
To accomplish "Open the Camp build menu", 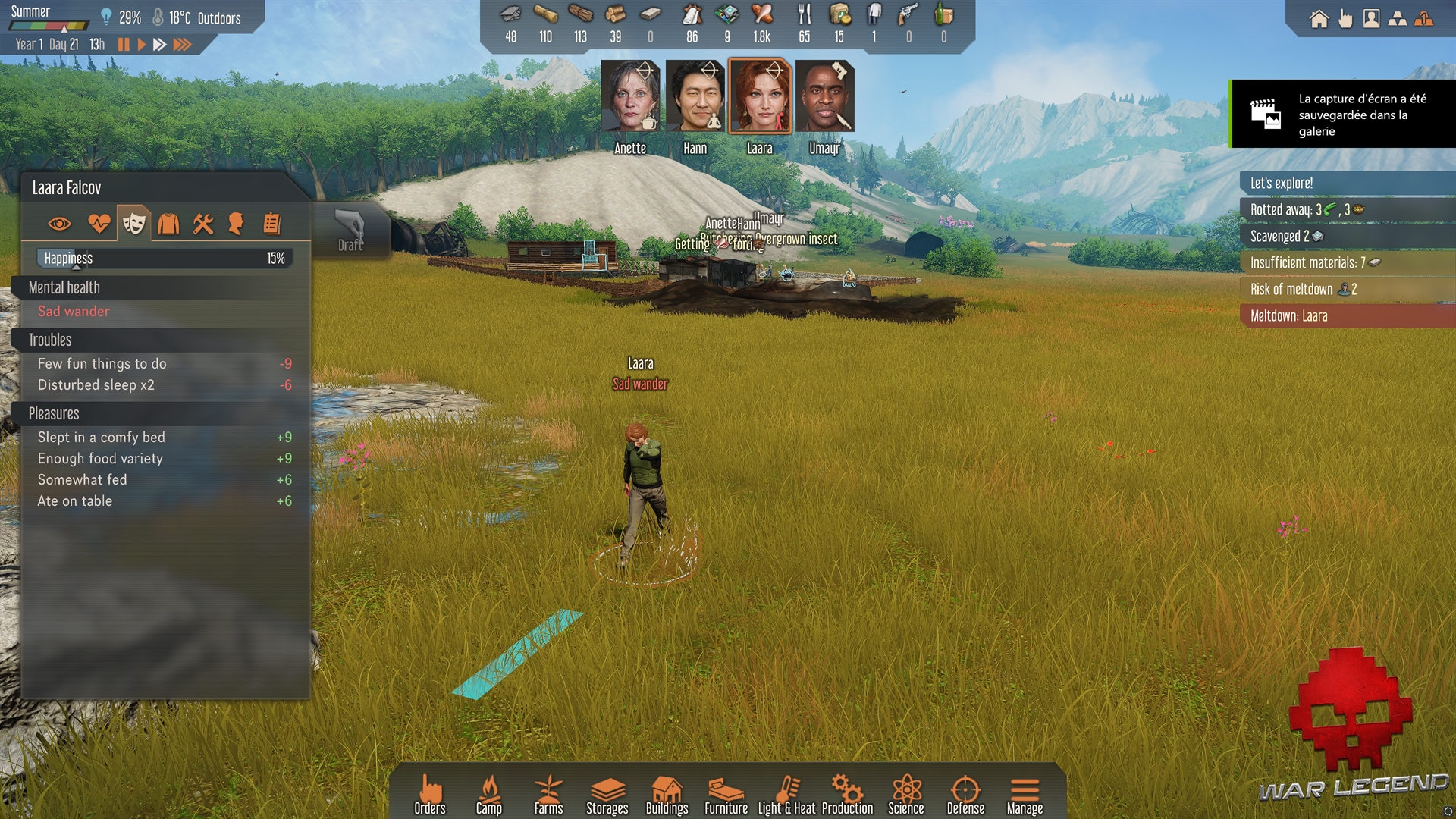I will point(489,795).
